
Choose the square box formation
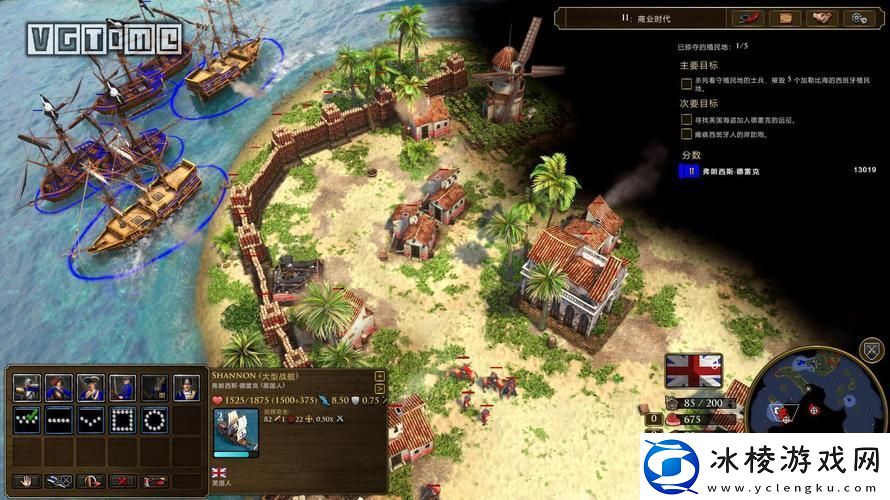pyautogui.click(x=124, y=419)
